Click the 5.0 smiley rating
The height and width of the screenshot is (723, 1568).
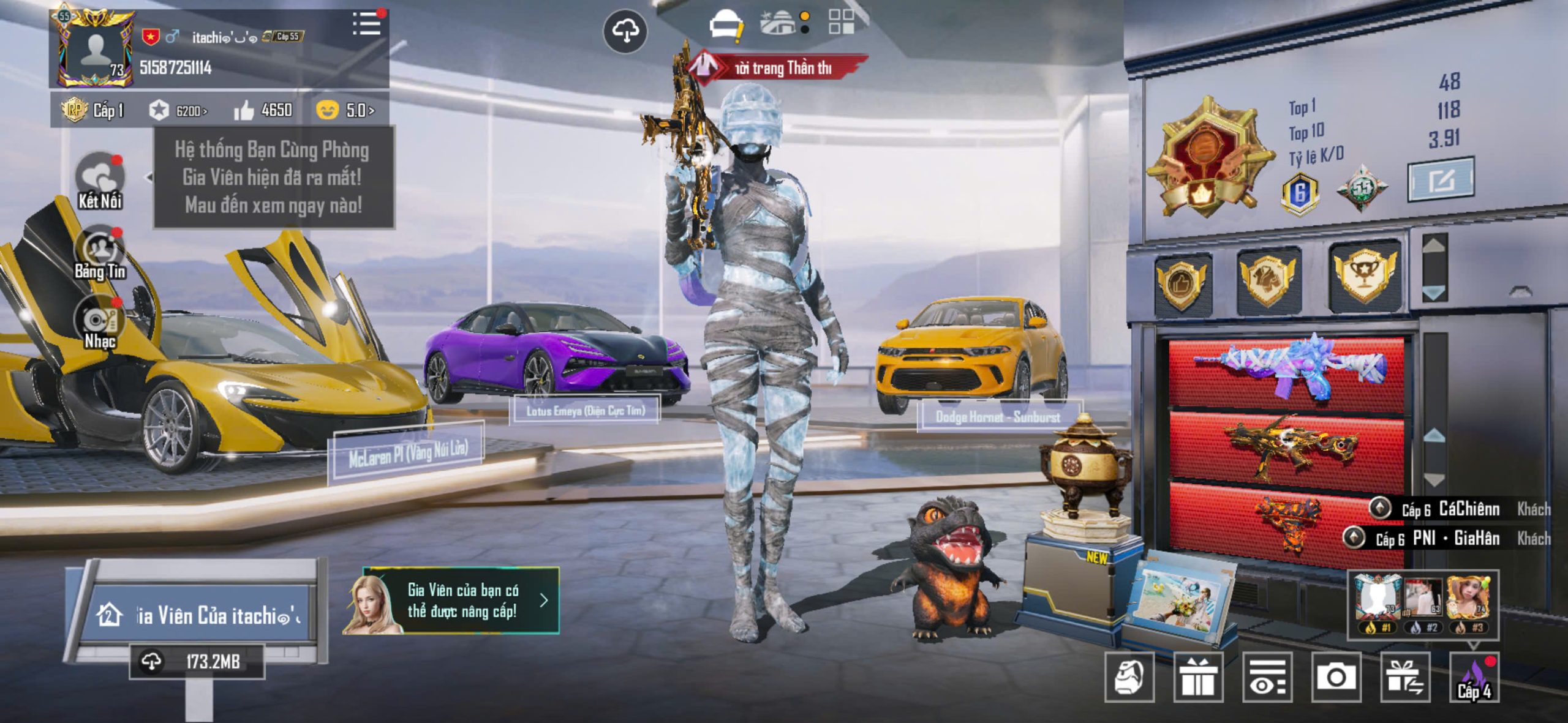click(345, 110)
